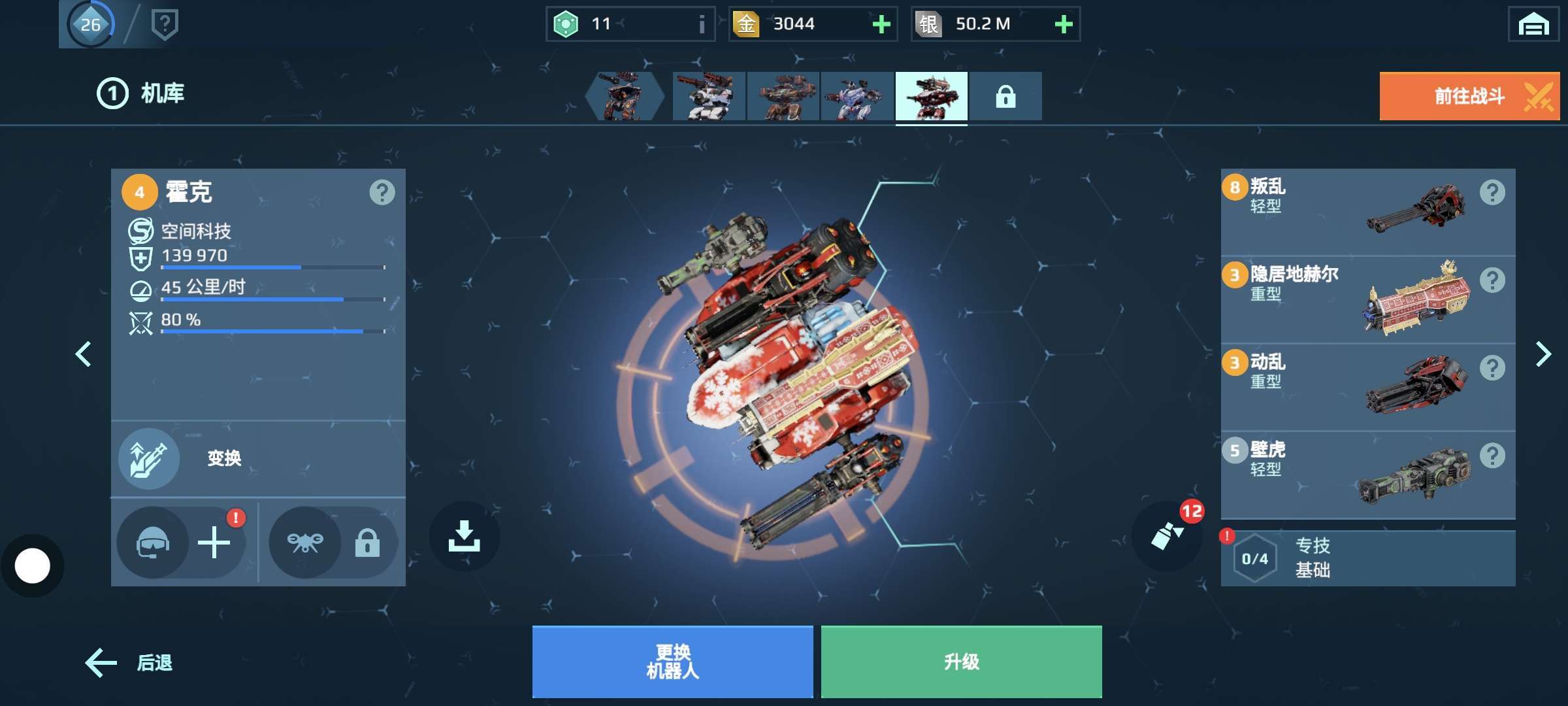Show previous robot with left arrow
This screenshot has height=706, width=1568.
[83, 354]
